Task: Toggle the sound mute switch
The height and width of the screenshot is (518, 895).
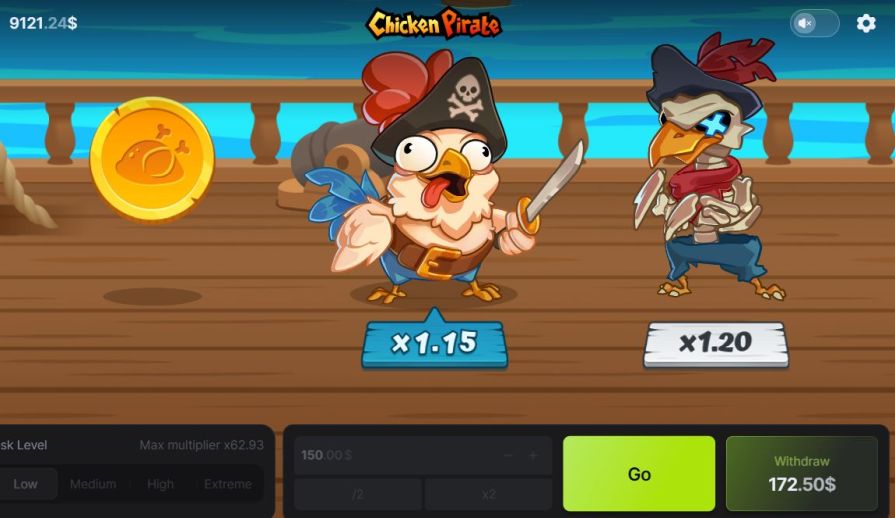Action: [814, 23]
